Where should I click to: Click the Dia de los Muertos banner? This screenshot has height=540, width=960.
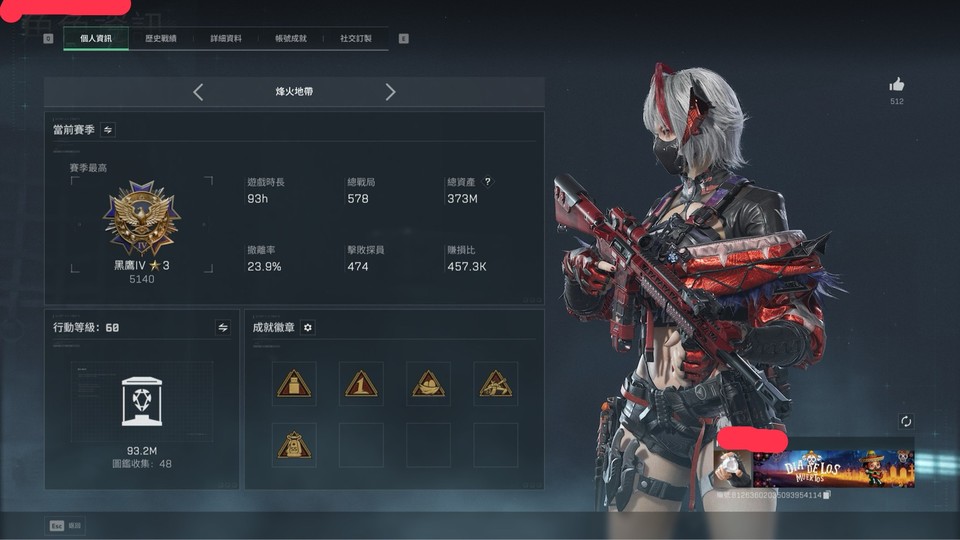tap(833, 468)
